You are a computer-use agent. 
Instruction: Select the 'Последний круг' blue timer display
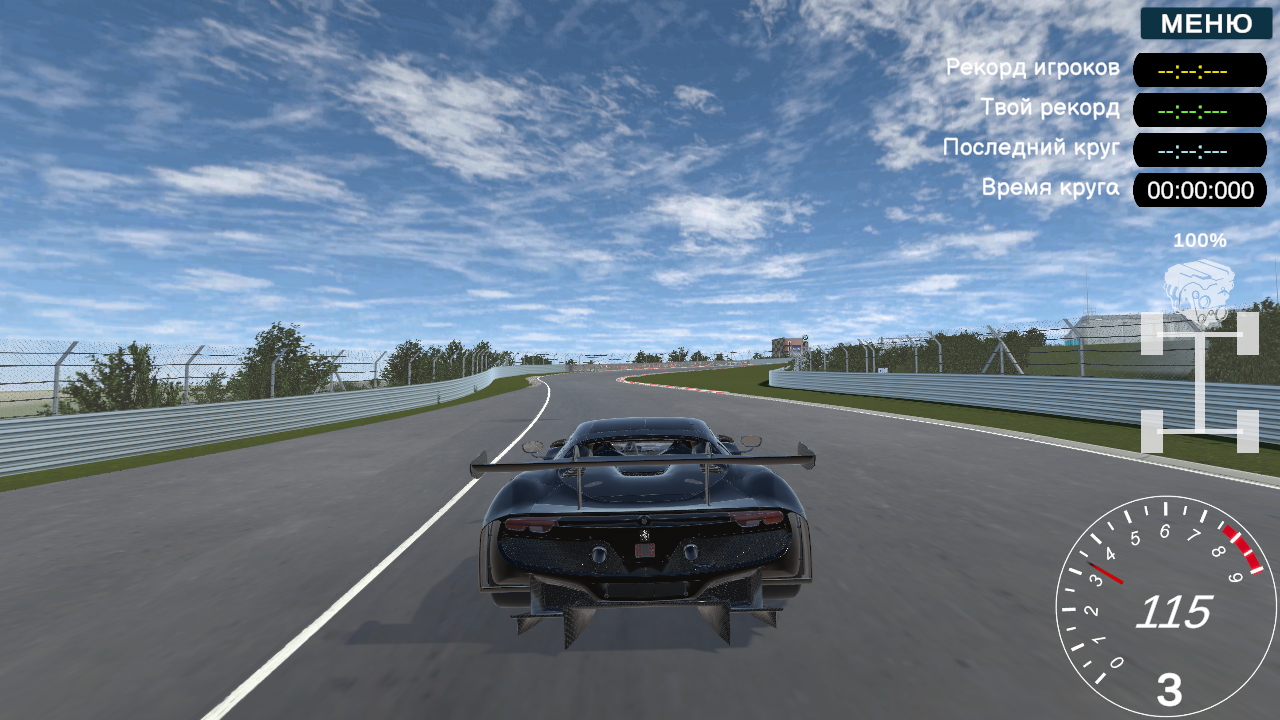(1198, 150)
